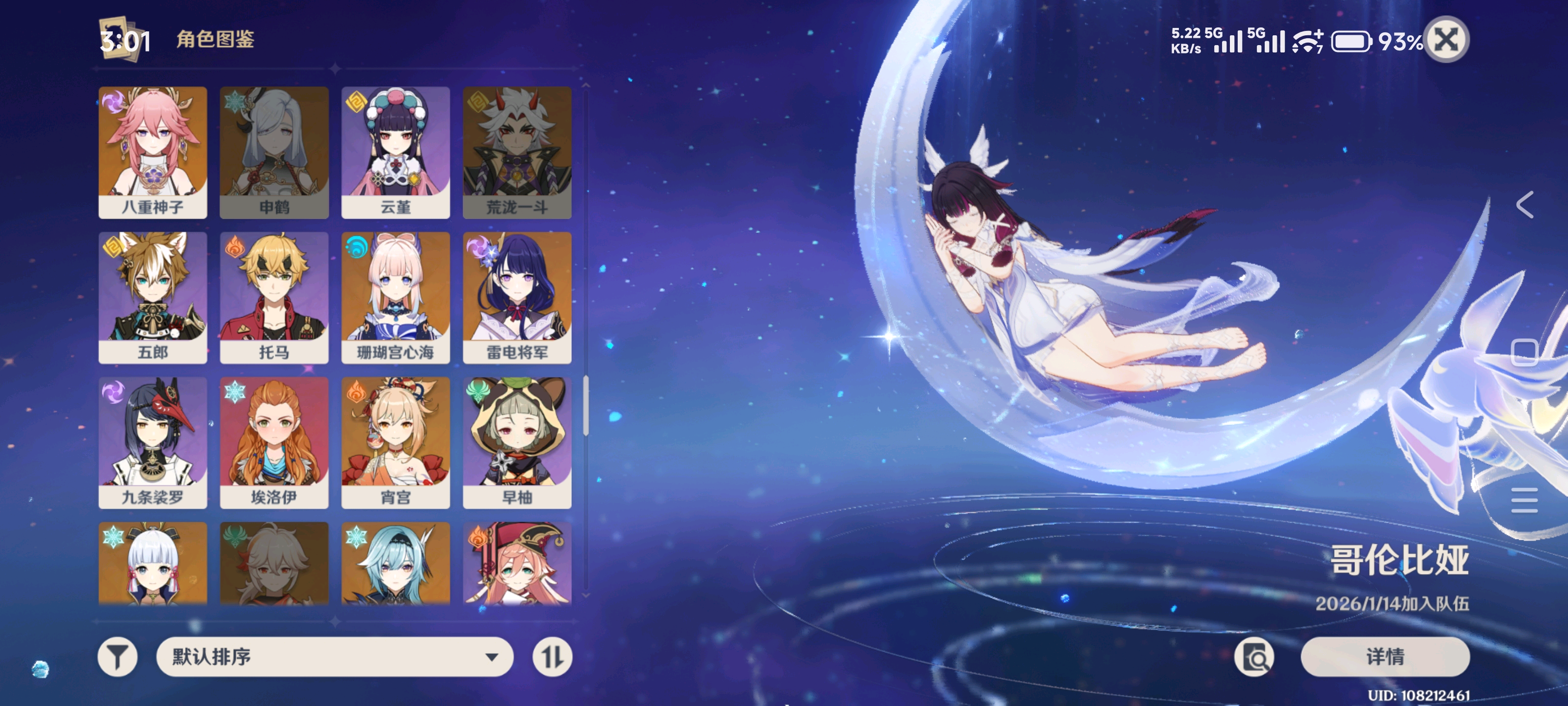Pick the 云堇 character card
This screenshot has height=706, width=1568.
(395, 152)
